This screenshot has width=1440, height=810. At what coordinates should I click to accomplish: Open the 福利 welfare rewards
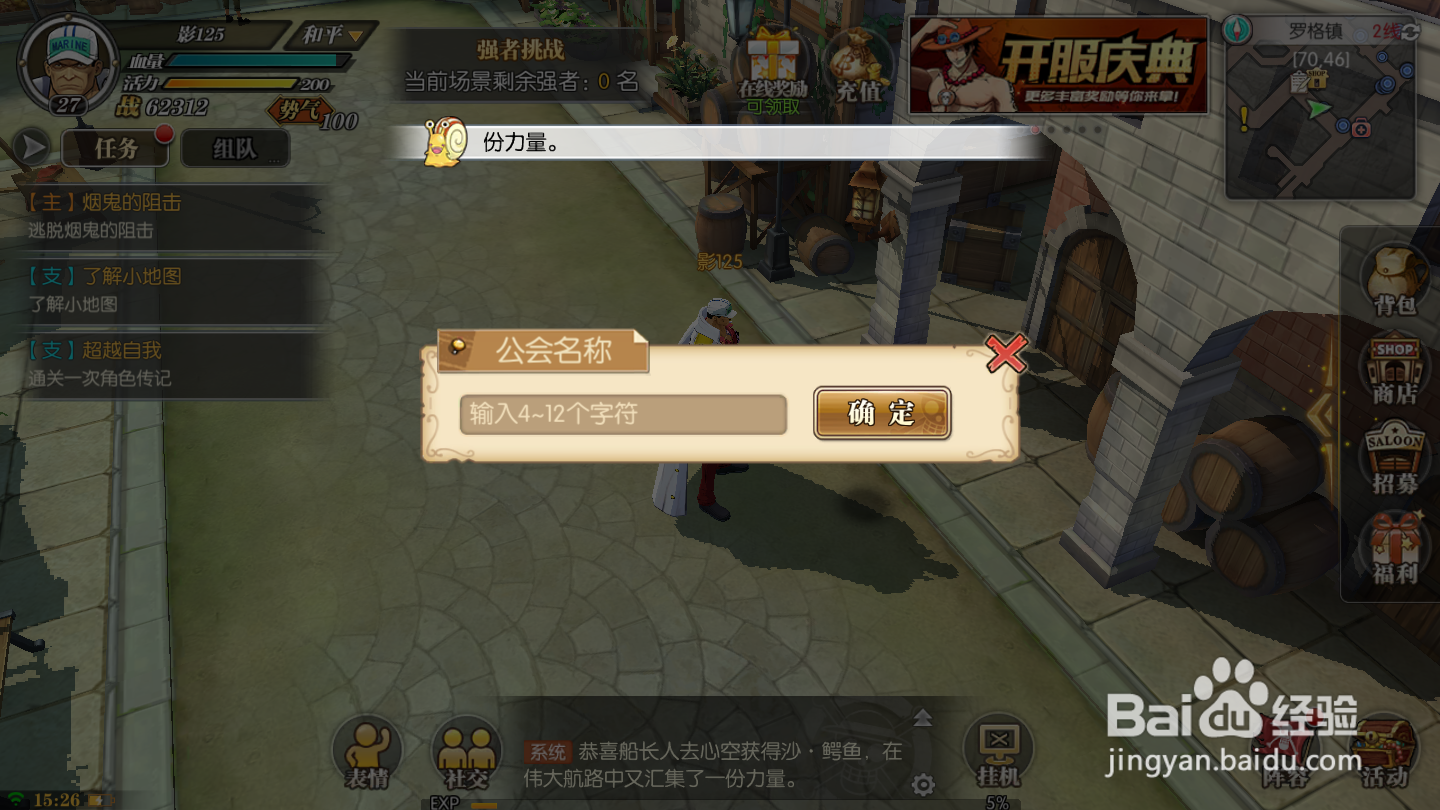click(x=1394, y=548)
